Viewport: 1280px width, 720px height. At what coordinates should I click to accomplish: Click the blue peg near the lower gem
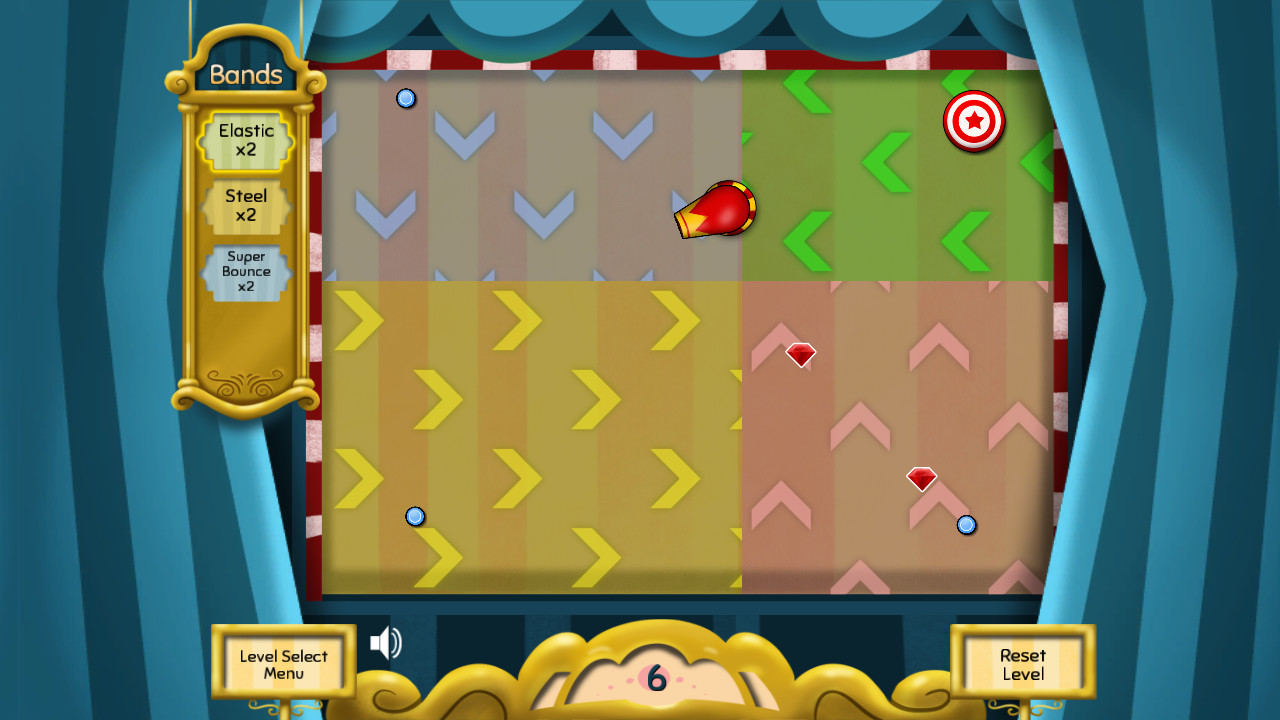966,525
